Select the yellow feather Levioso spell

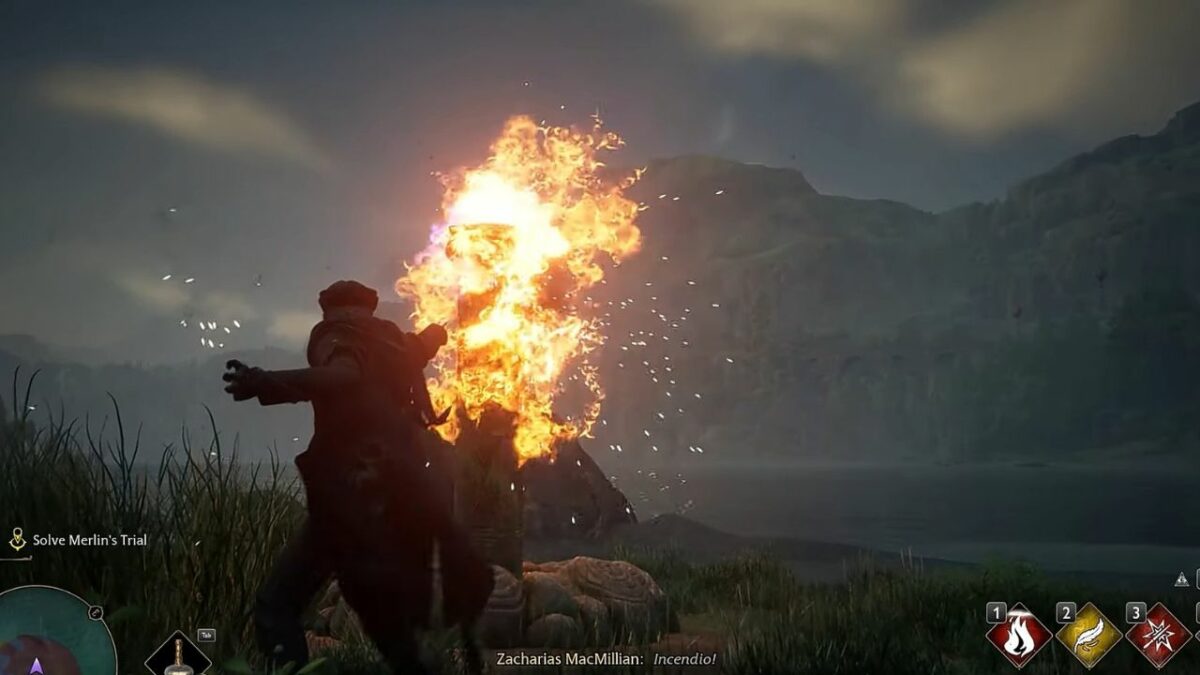[1089, 635]
